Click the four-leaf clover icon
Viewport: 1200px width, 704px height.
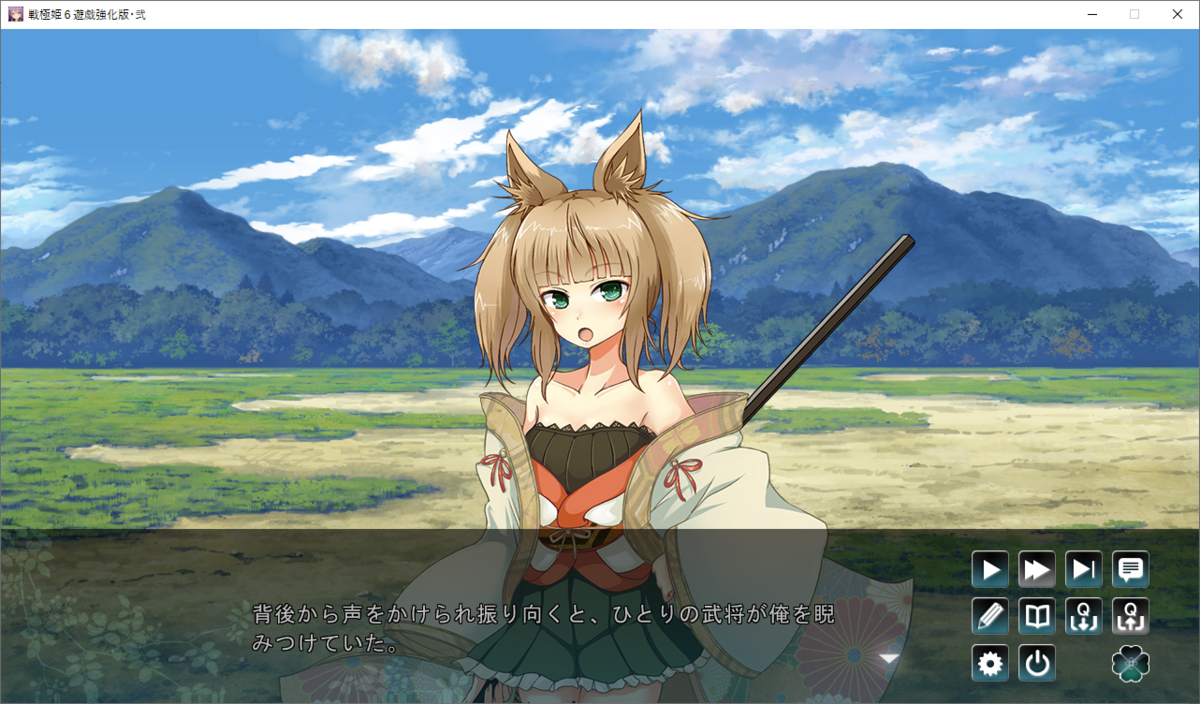(1131, 663)
